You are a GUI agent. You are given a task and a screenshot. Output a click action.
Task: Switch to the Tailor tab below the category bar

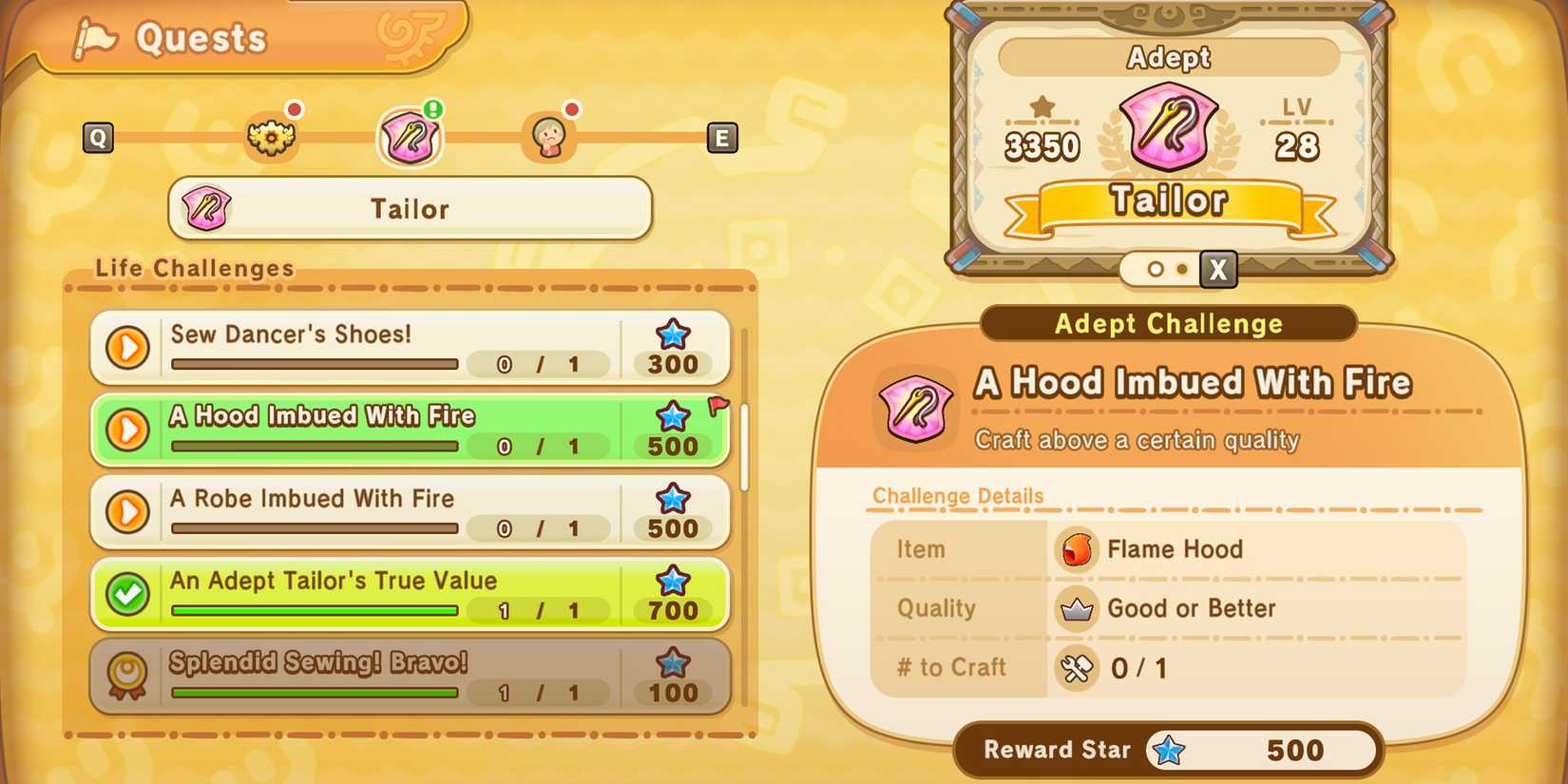click(x=411, y=209)
